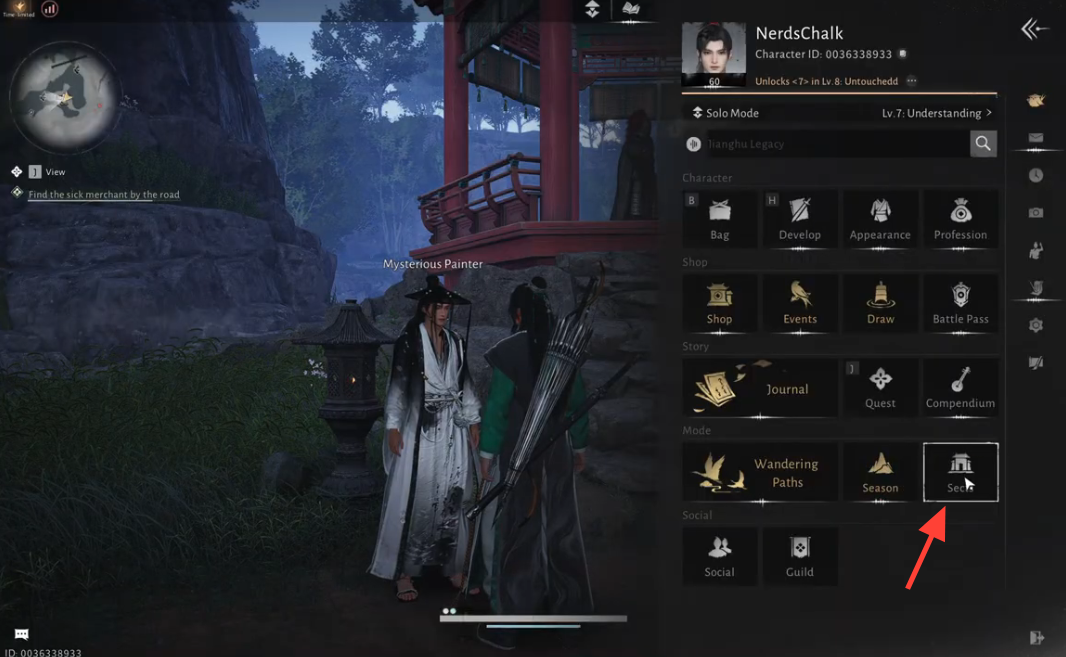Open the Events page
This screenshot has height=657, width=1066.
click(800, 302)
